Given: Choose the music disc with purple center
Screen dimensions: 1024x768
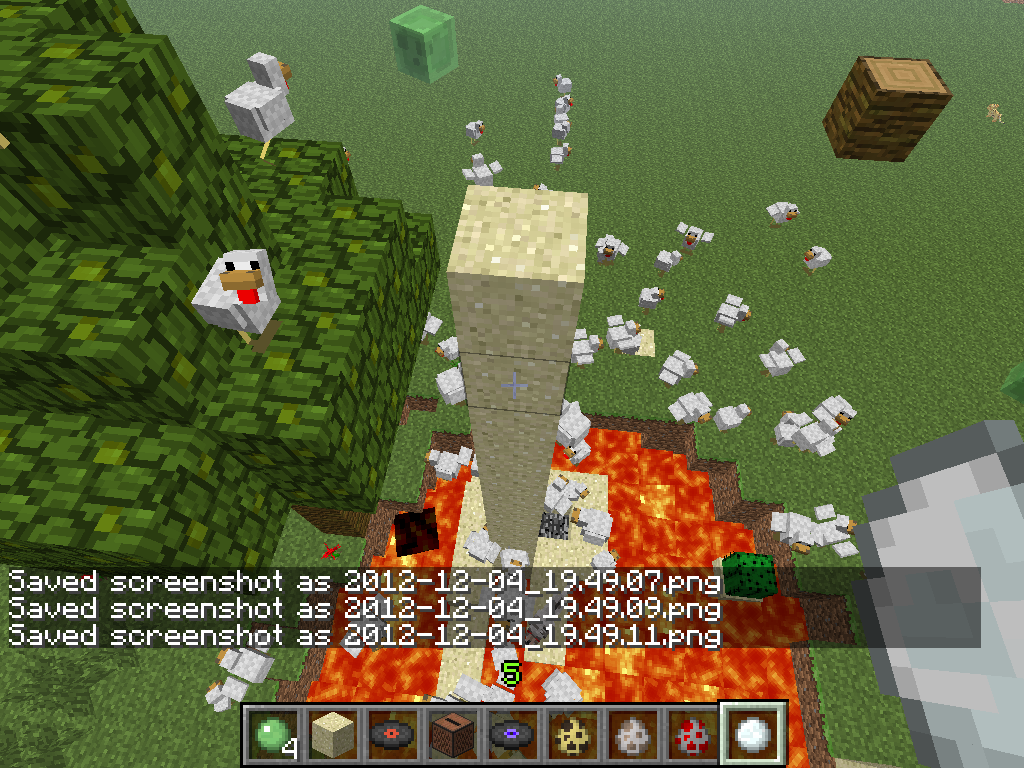Looking at the screenshot, I should (510, 734).
